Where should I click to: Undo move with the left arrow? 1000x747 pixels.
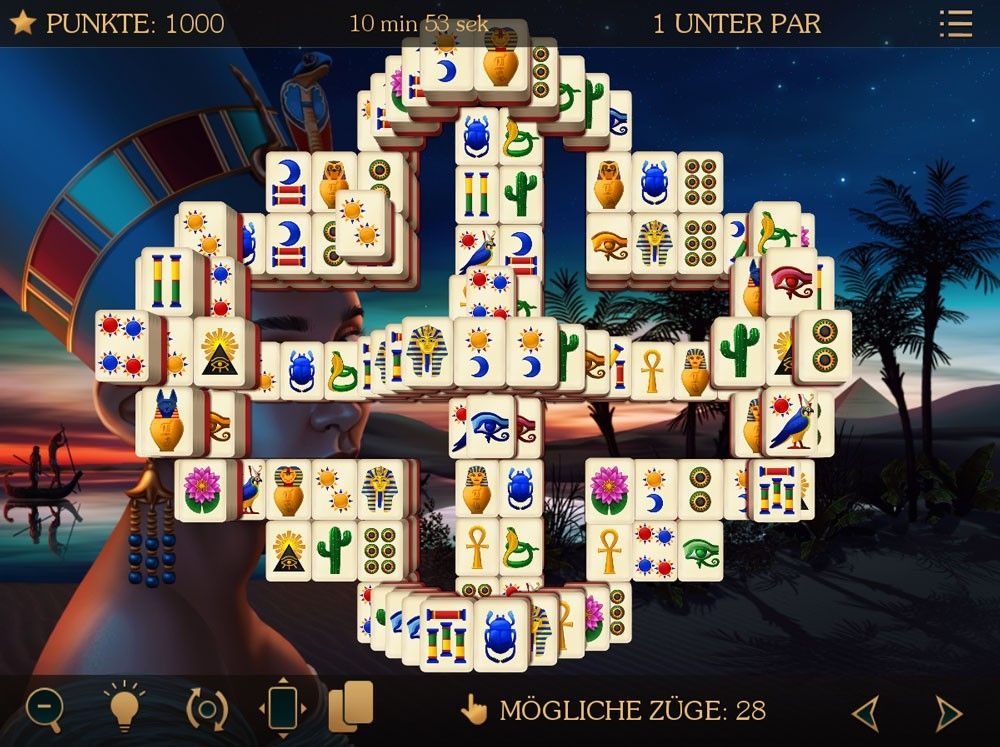(865, 713)
